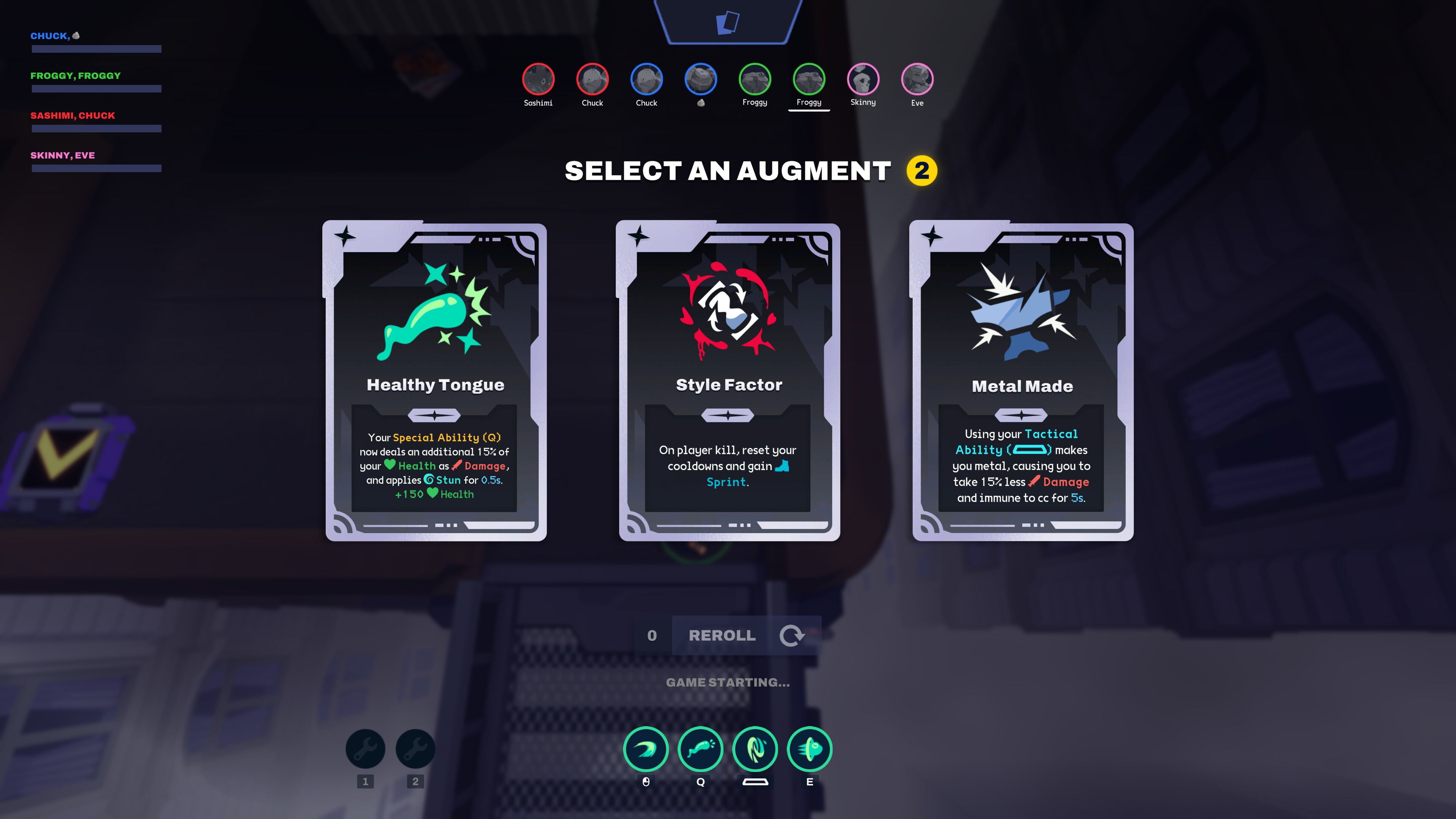This screenshot has width=1456, height=819.
Task: Click the tactical ability icon
Action: pos(755,750)
